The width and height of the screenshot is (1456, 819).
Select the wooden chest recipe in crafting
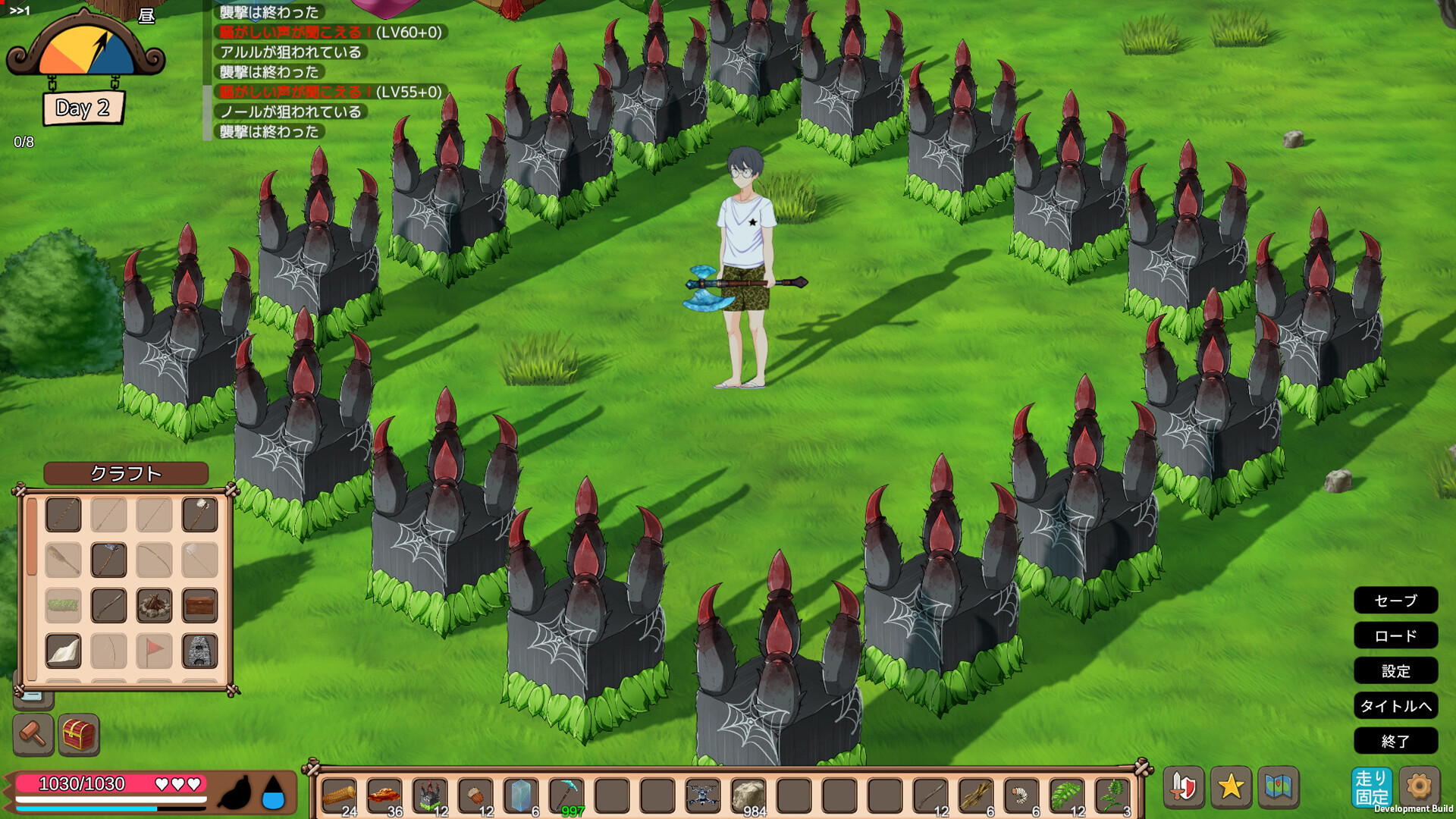[x=199, y=605]
